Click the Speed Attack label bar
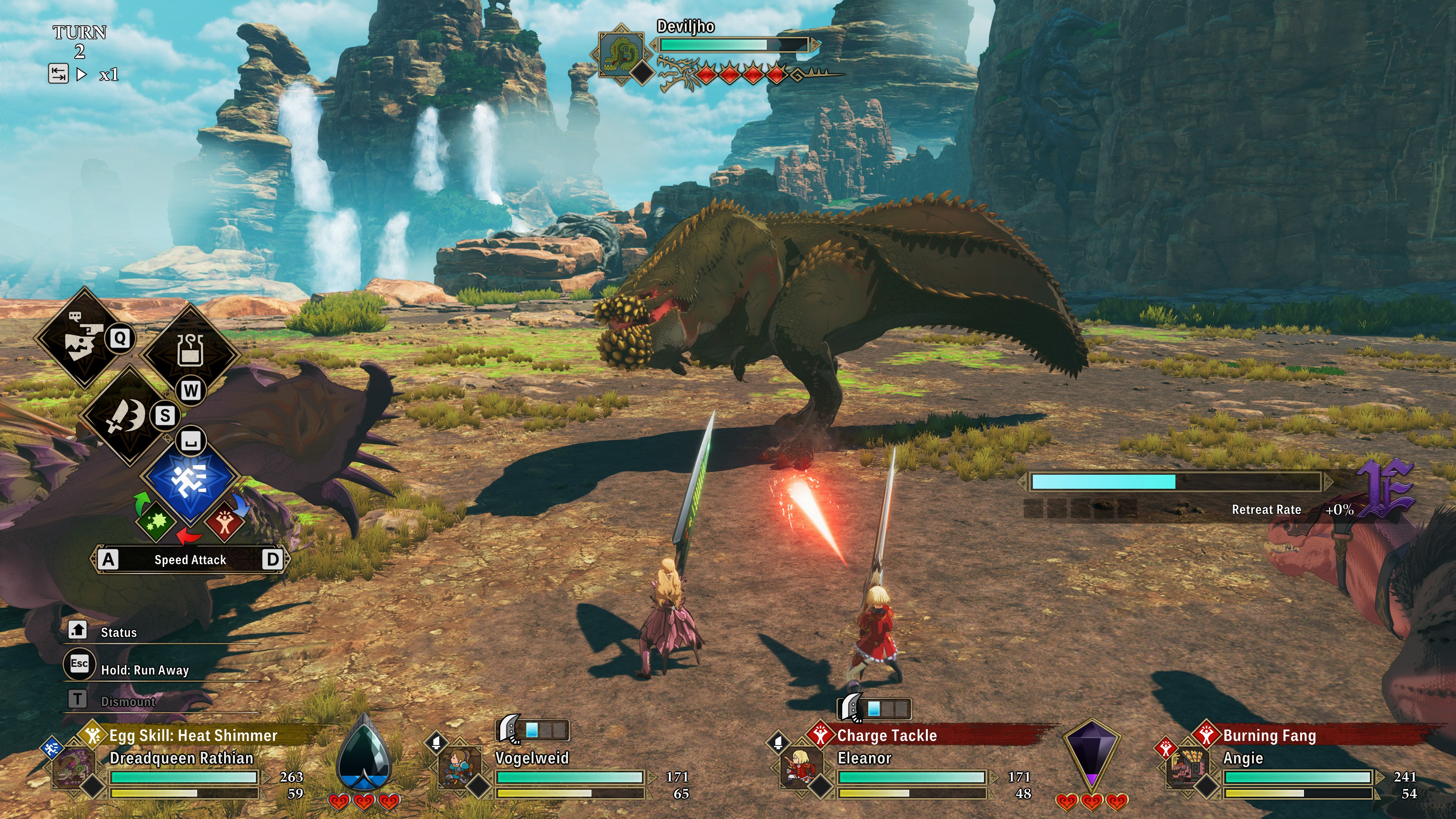The height and width of the screenshot is (819, 1456). 190,560
